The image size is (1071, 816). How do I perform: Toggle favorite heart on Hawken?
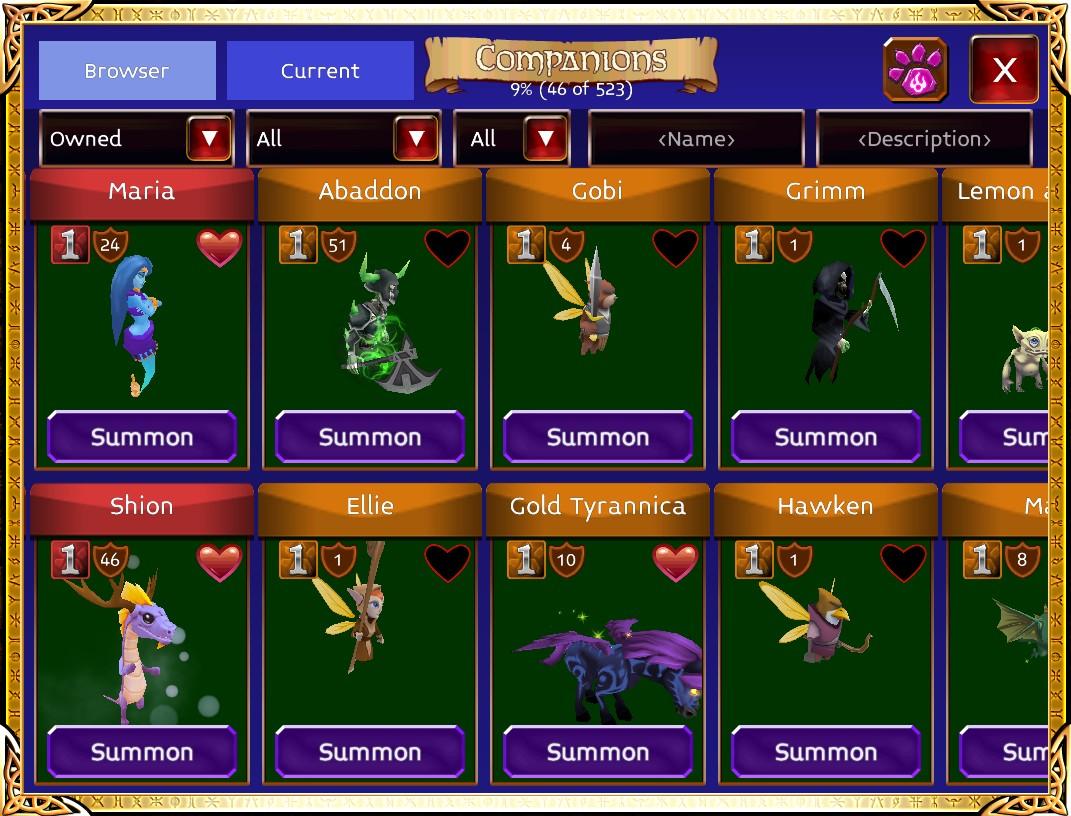click(903, 562)
